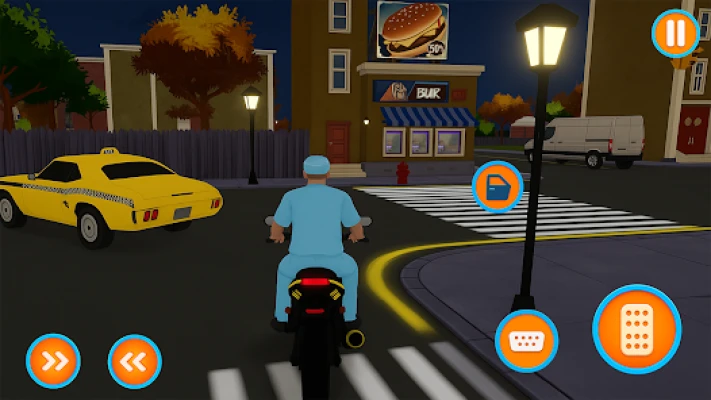
Task: Pause the game with the top-right button
Action: click(676, 33)
